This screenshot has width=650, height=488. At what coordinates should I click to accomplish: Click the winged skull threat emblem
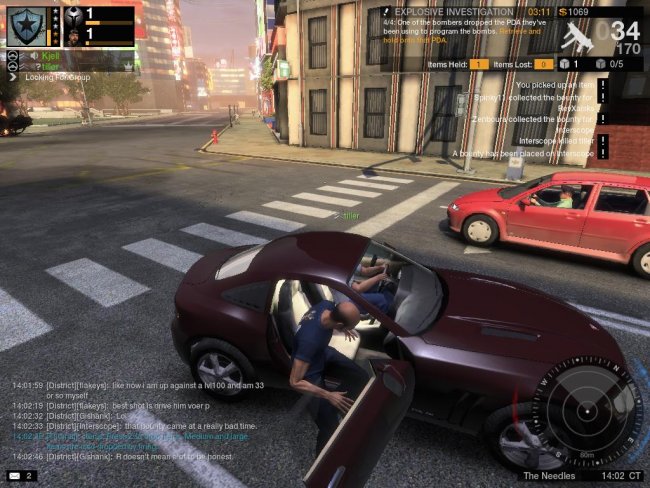pyautogui.click(x=73, y=15)
